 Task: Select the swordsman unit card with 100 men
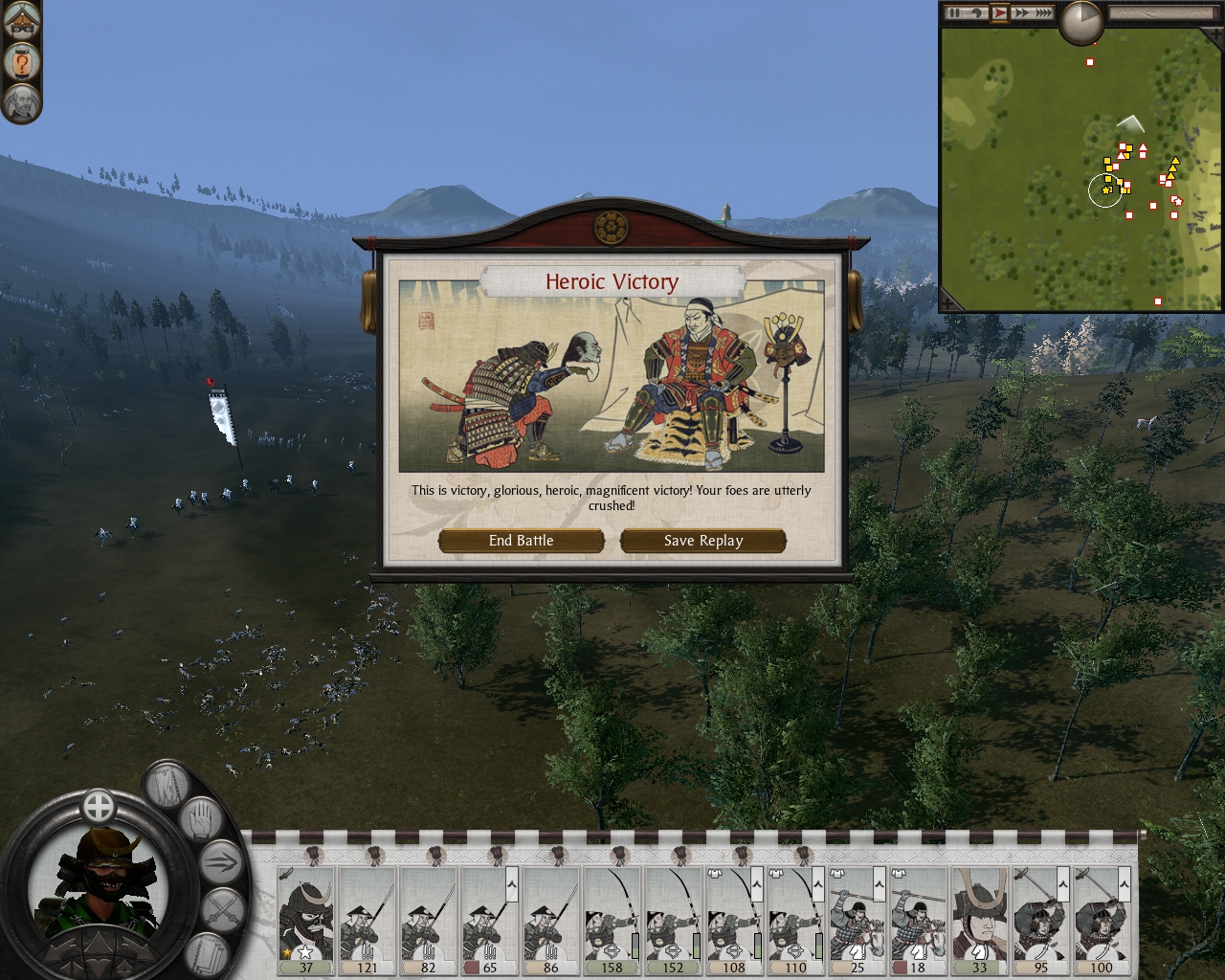1102,921
